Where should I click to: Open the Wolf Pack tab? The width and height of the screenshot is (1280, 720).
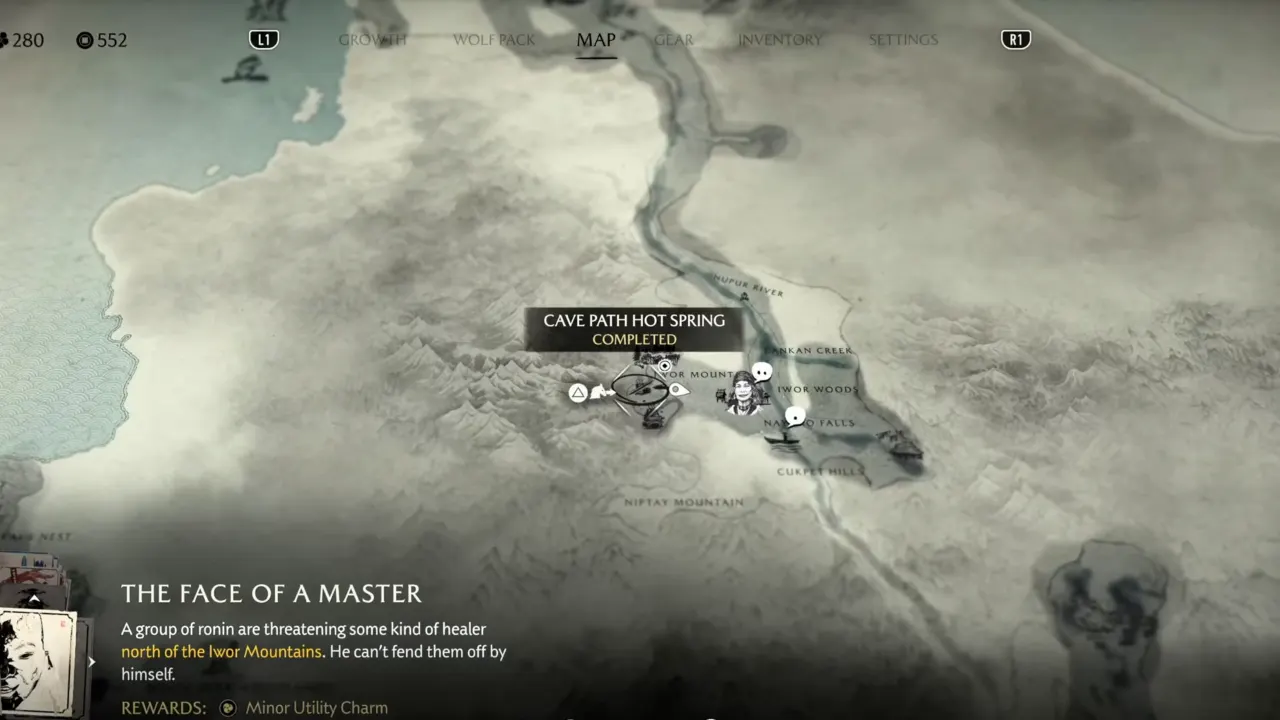(x=494, y=40)
